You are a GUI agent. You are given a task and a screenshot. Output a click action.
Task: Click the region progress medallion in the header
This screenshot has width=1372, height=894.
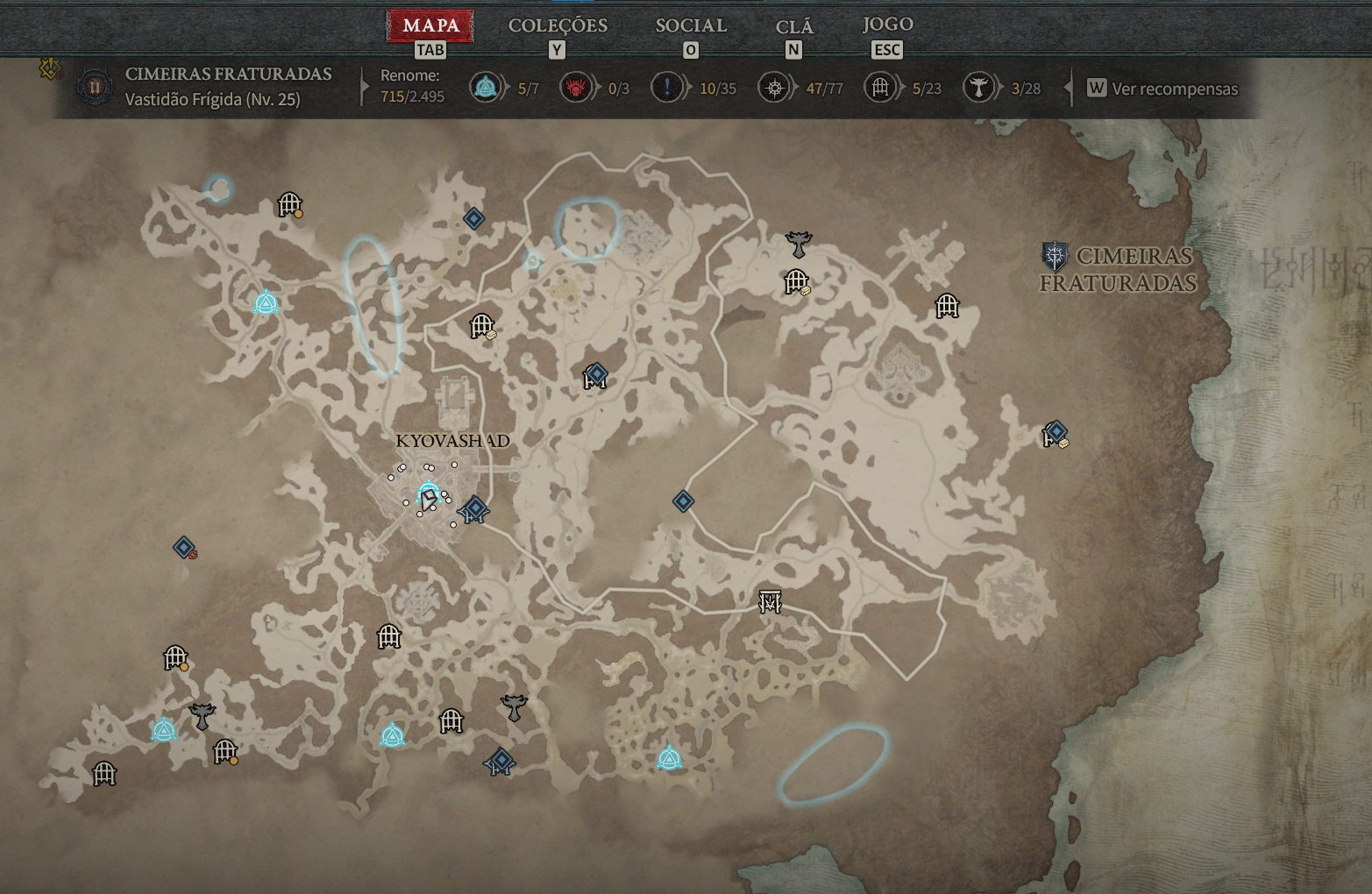pyautogui.click(x=95, y=86)
